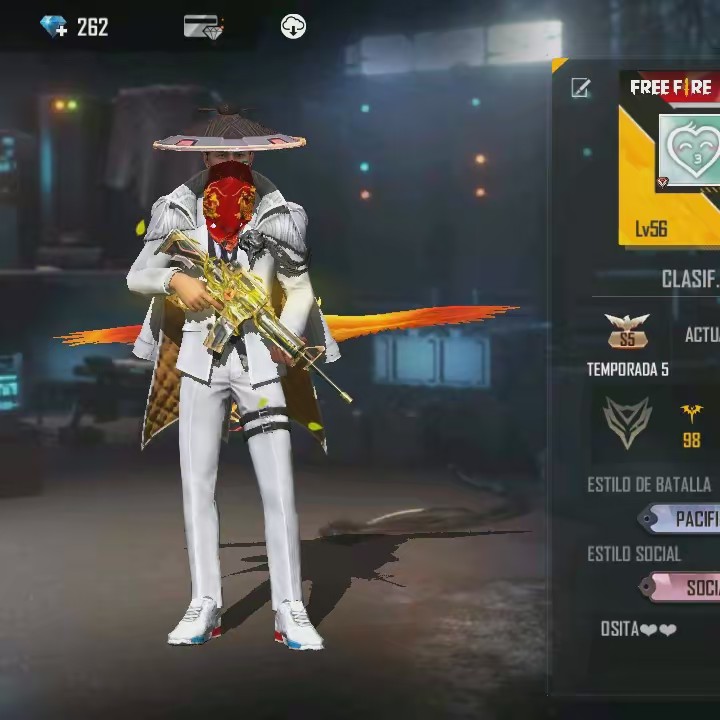Edit the profile with the pencil icon
The width and height of the screenshot is (720, 720).
click(581, 88)
